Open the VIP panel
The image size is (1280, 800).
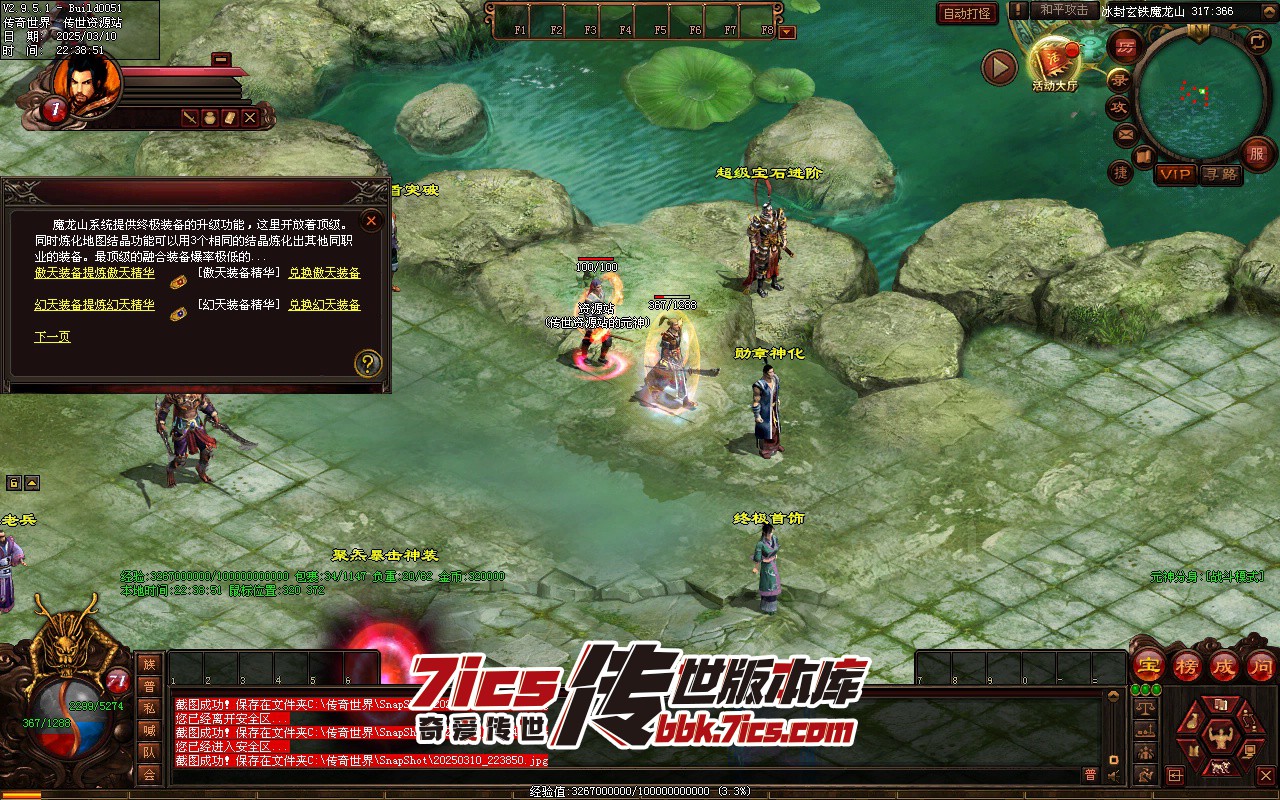click(1176, 174)
